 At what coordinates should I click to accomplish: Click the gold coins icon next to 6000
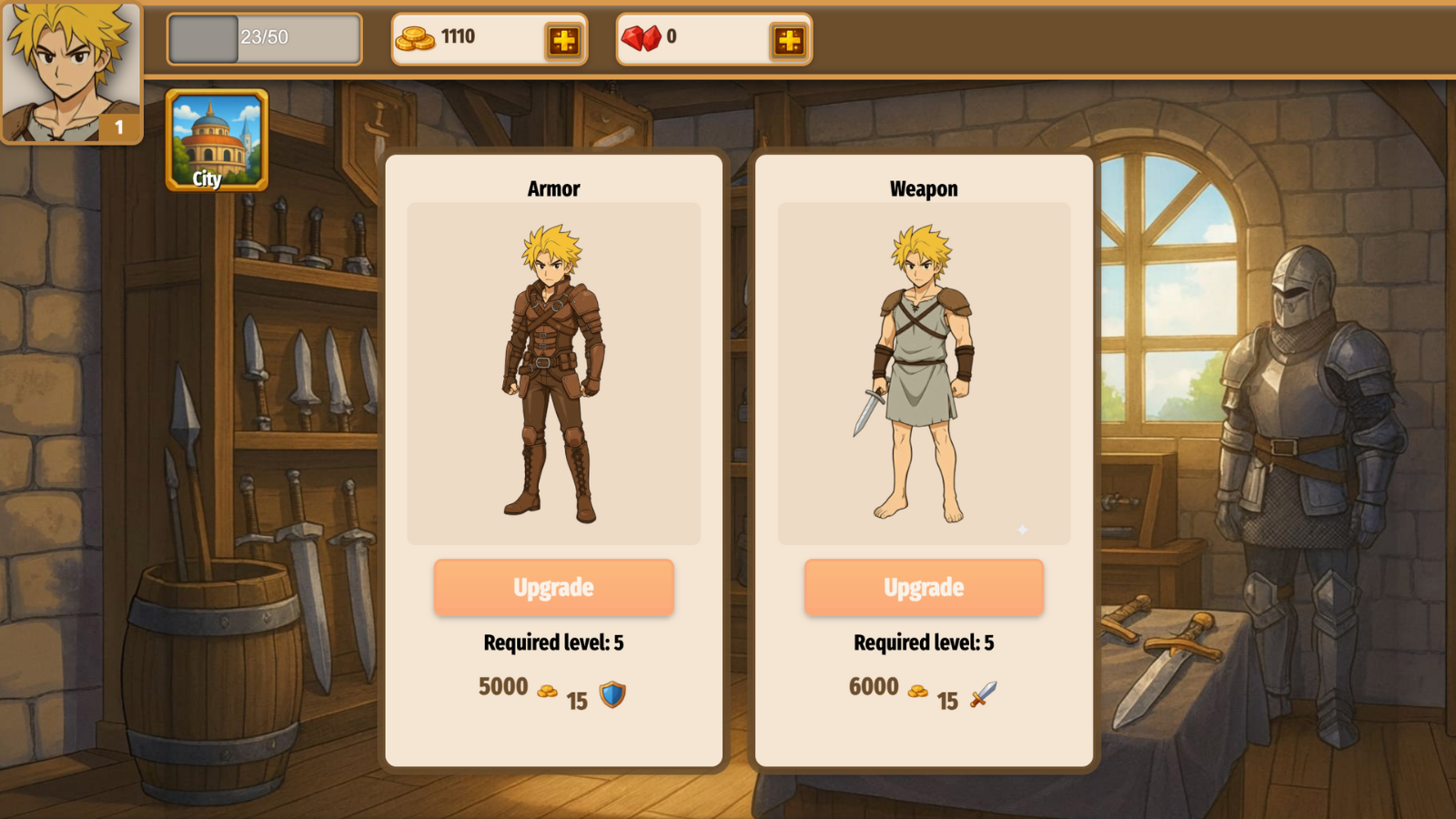tap(919, 689)
